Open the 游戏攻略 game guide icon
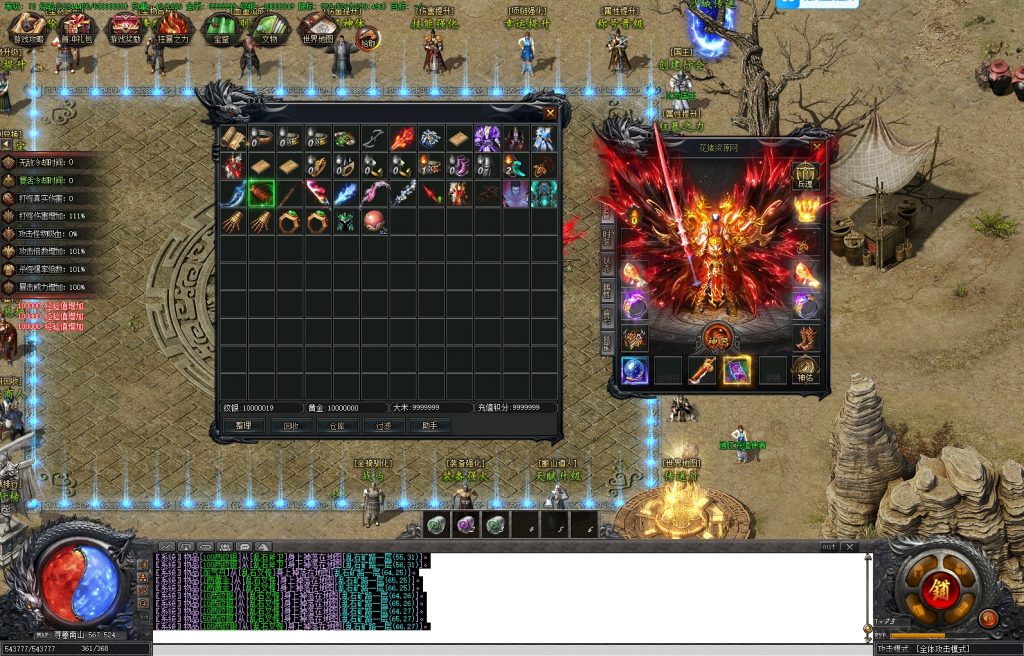The width and height of the screenshot is (1024, 656). click(28, 30)
